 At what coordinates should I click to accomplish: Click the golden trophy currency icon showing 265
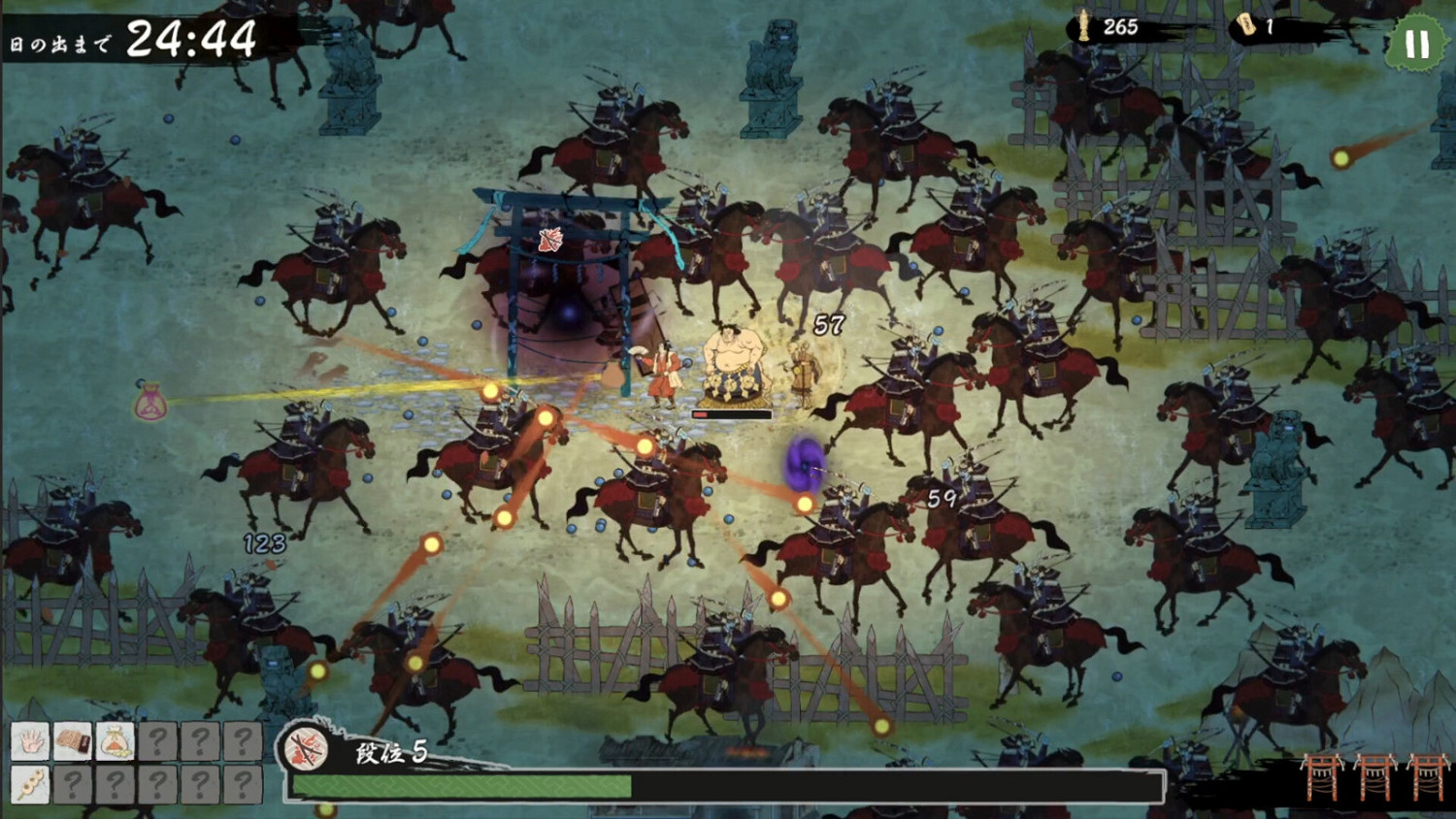(x=1082, y=27)
